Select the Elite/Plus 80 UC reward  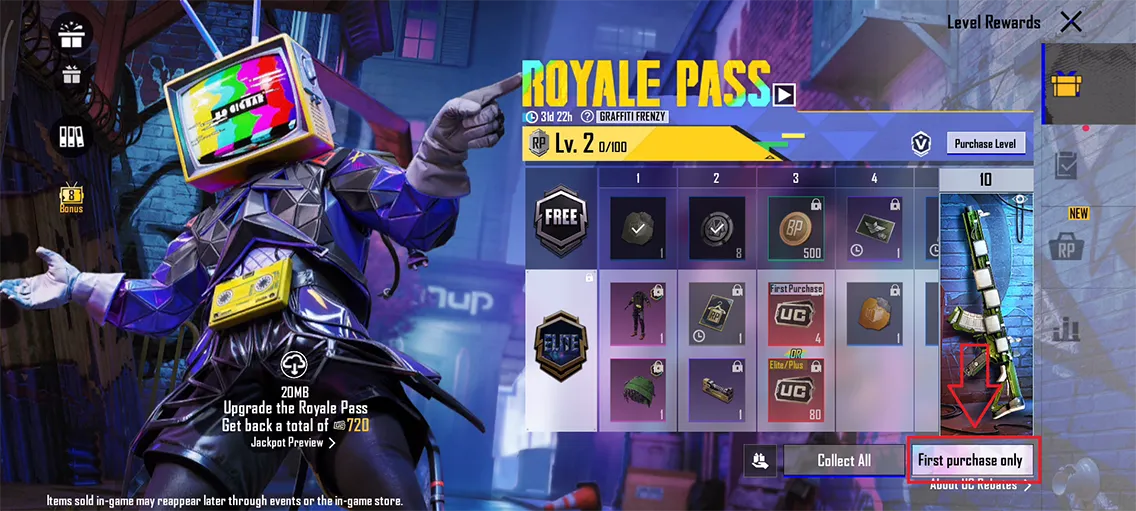[795, 388]
